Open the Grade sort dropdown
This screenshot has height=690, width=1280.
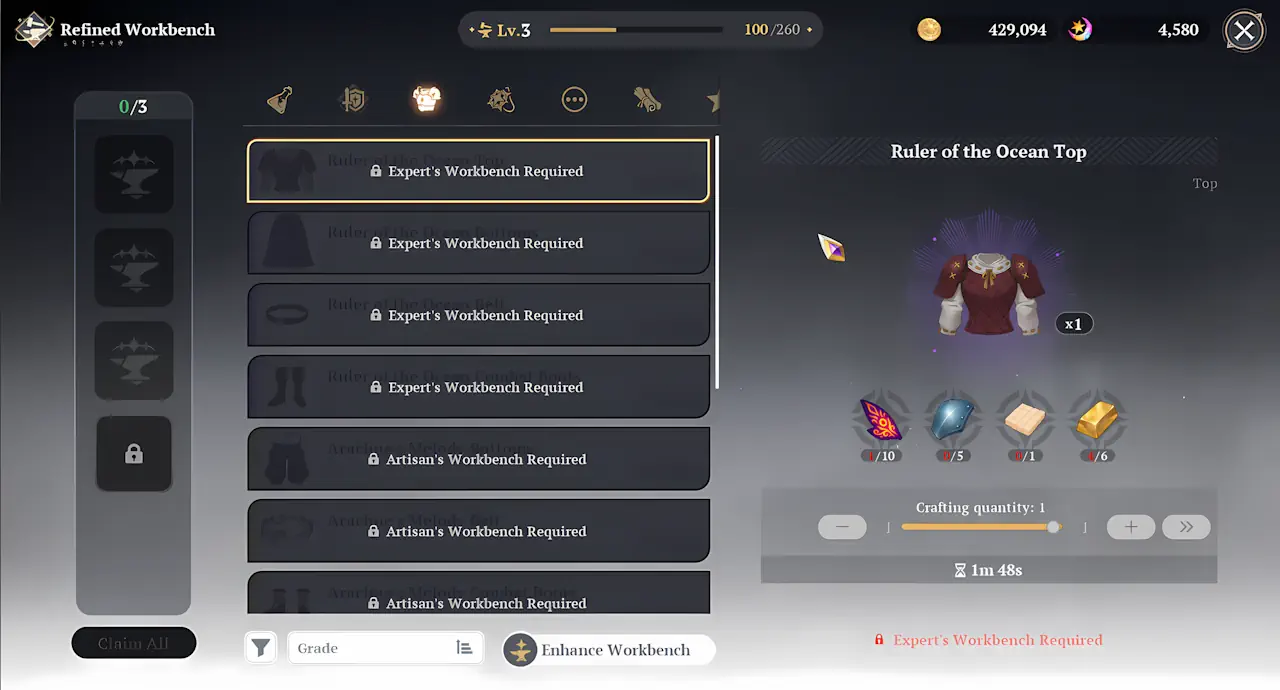385,648
